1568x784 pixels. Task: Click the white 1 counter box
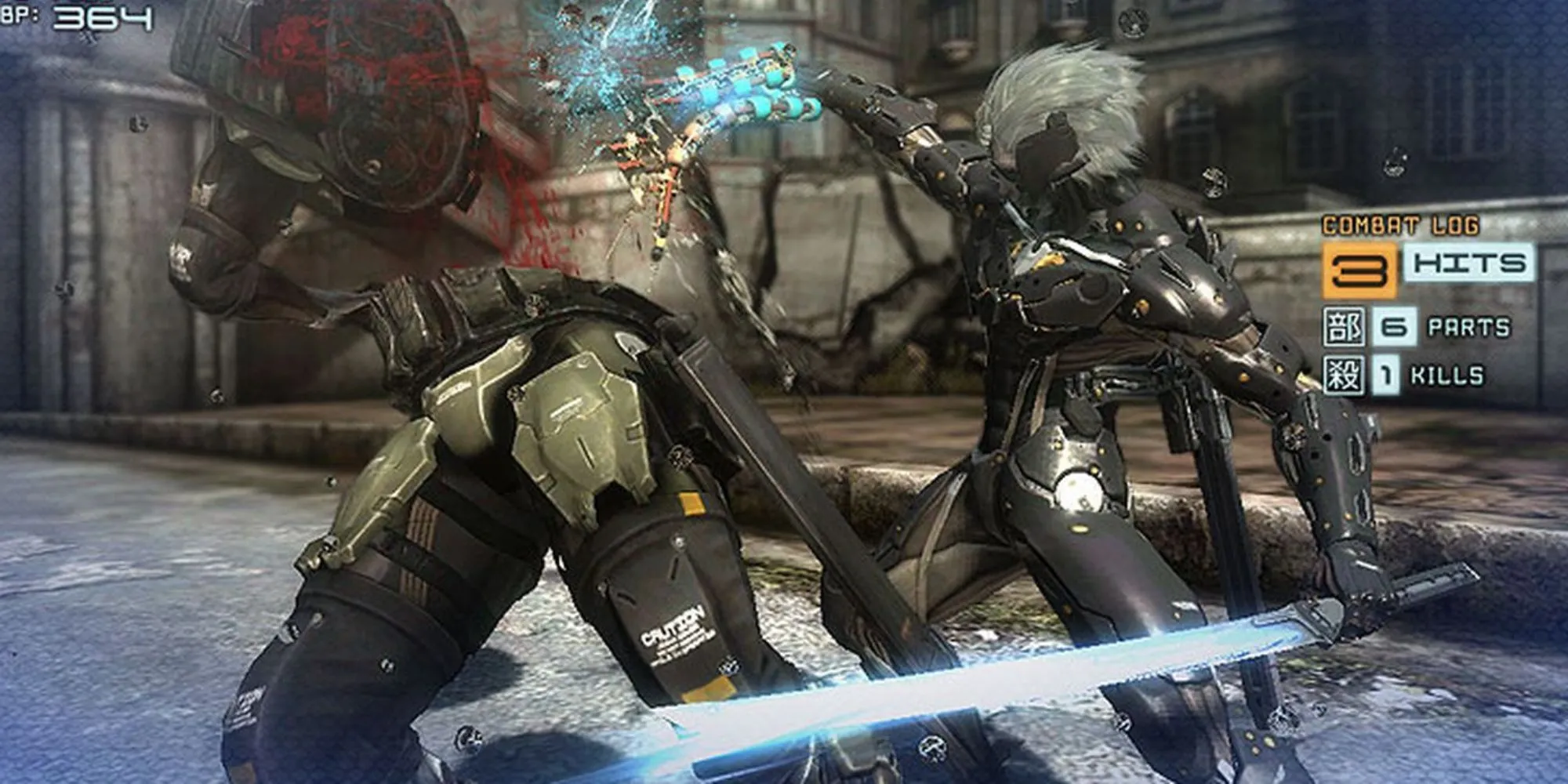pos(1386,374)
